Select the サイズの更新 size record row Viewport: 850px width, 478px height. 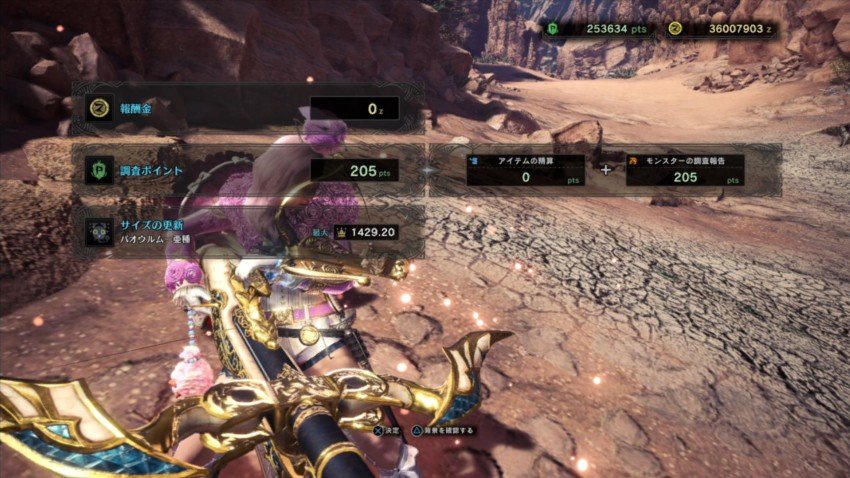(247, 232)
